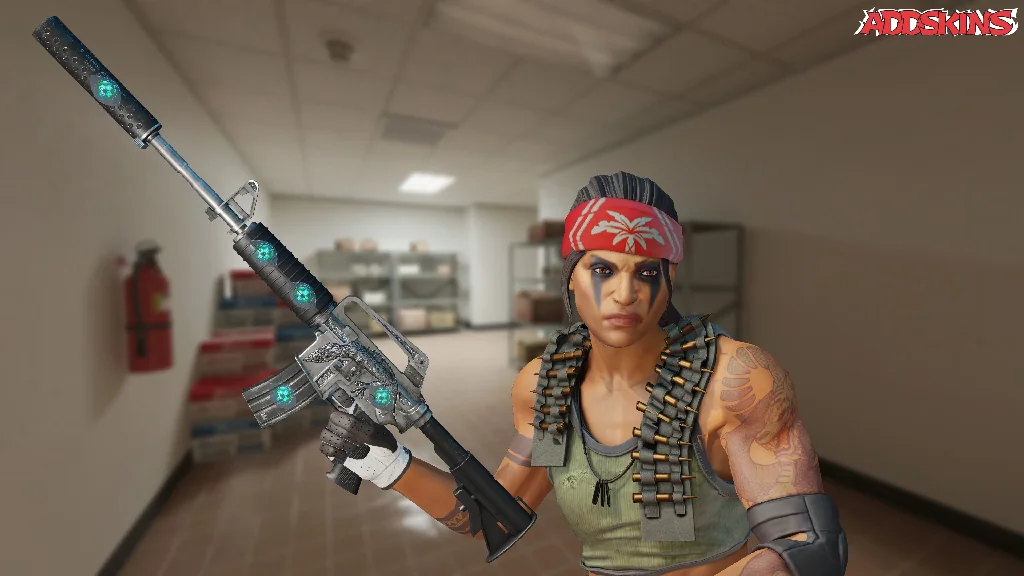Viewport: 1024px width, 576px height.
Task: Click the ADDSKINS logo
Action: pyautogui.click(x=936, y=23)
